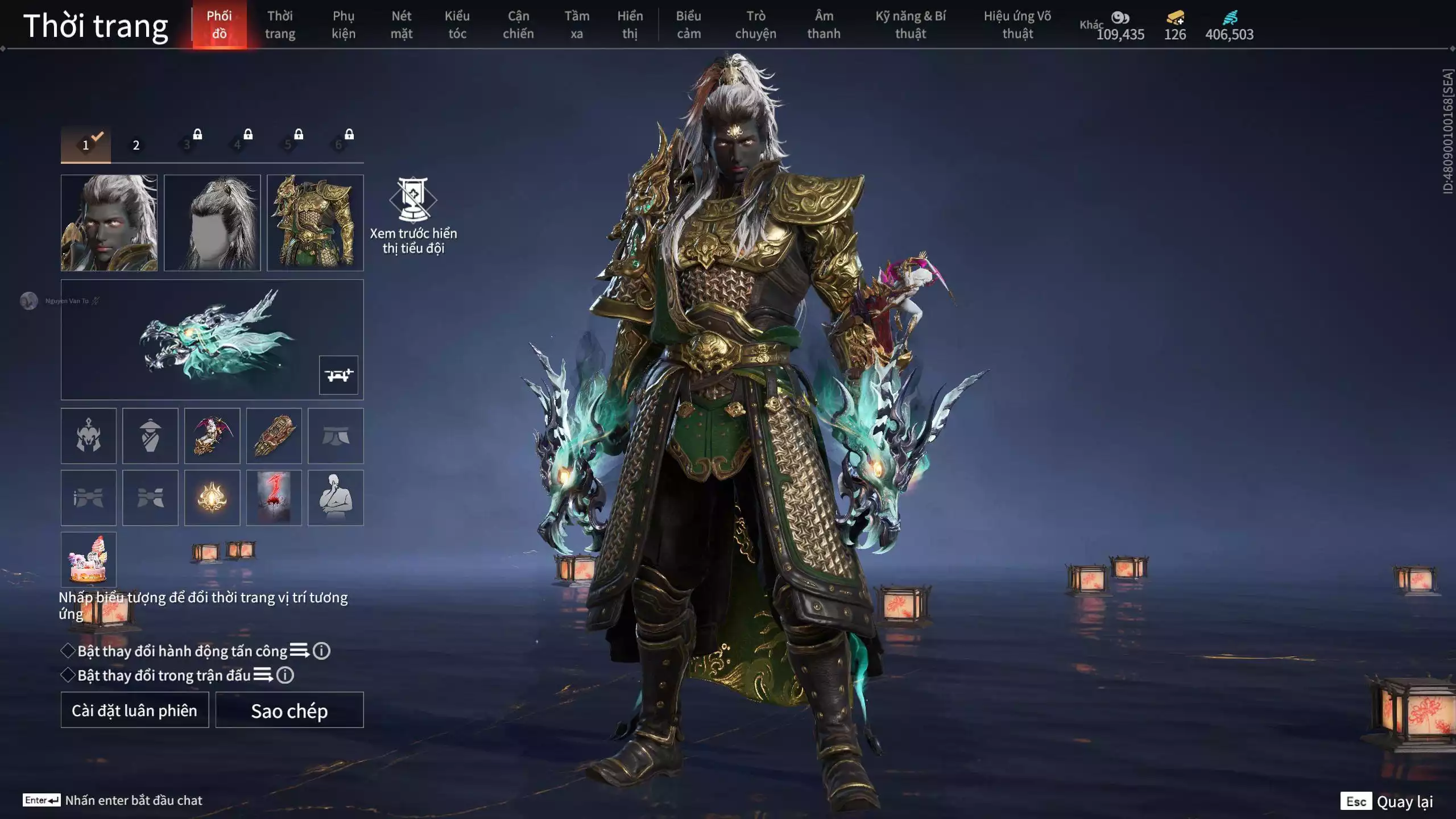The height and width of the screenshot is (819, 1456).
Task: Switch to the Thời trang tab
Action: click(x=280, y=24)
